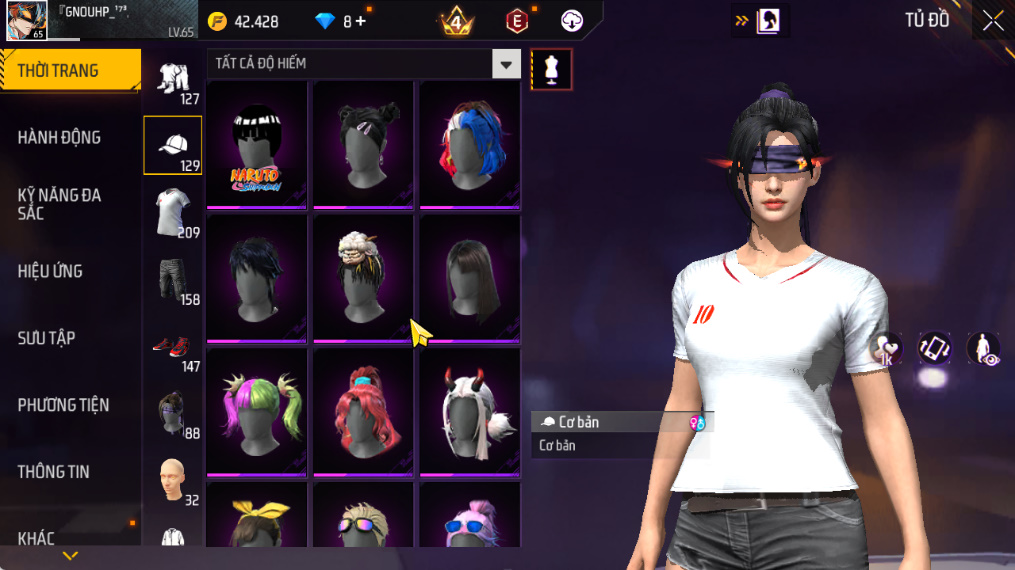The width and height of the screenshot is (1015, 570).
Task: Open the Thời Trang tab
Action: tap(70, 70)
